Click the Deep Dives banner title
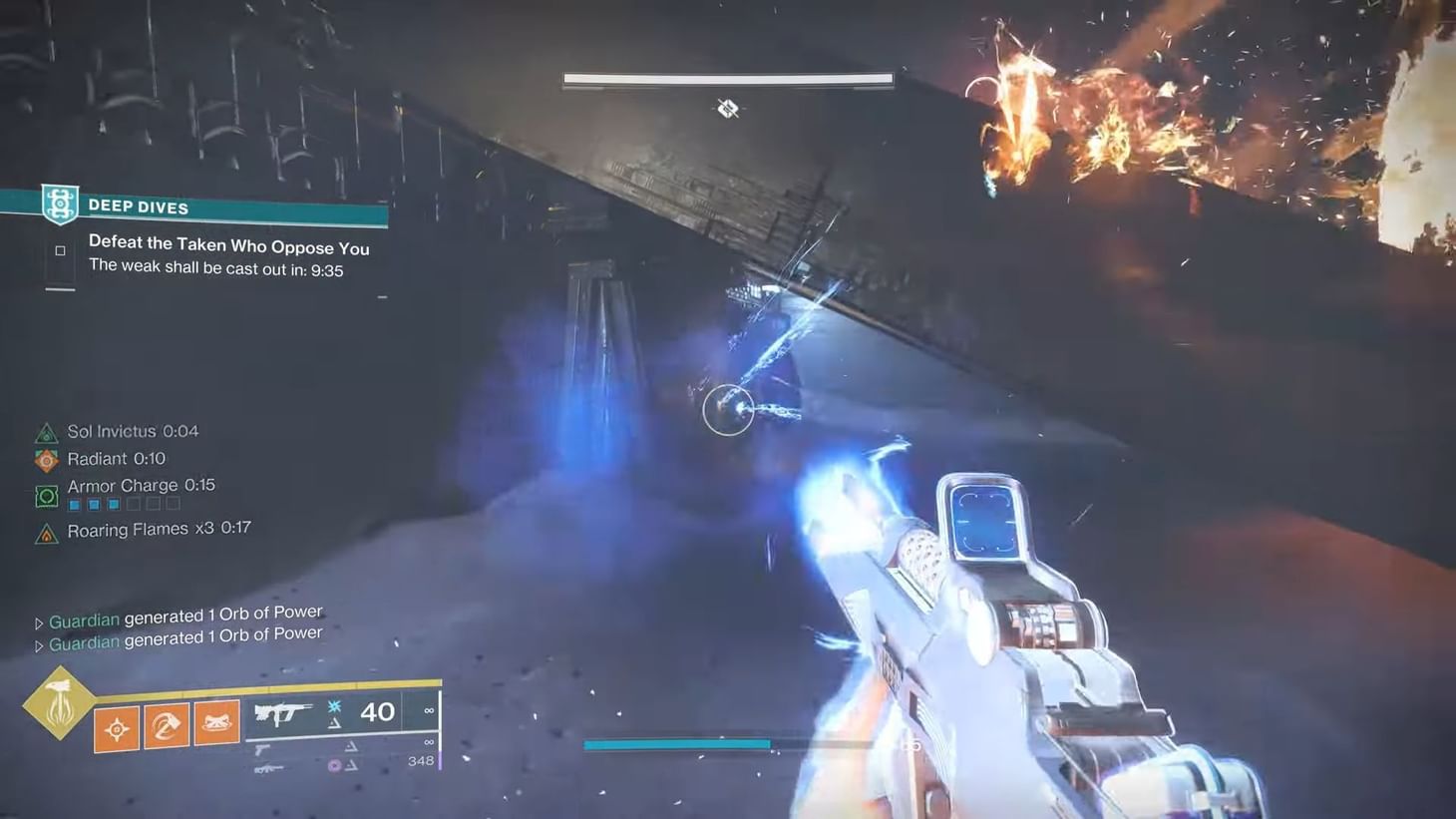1456x819 pixels. (139, 206)
